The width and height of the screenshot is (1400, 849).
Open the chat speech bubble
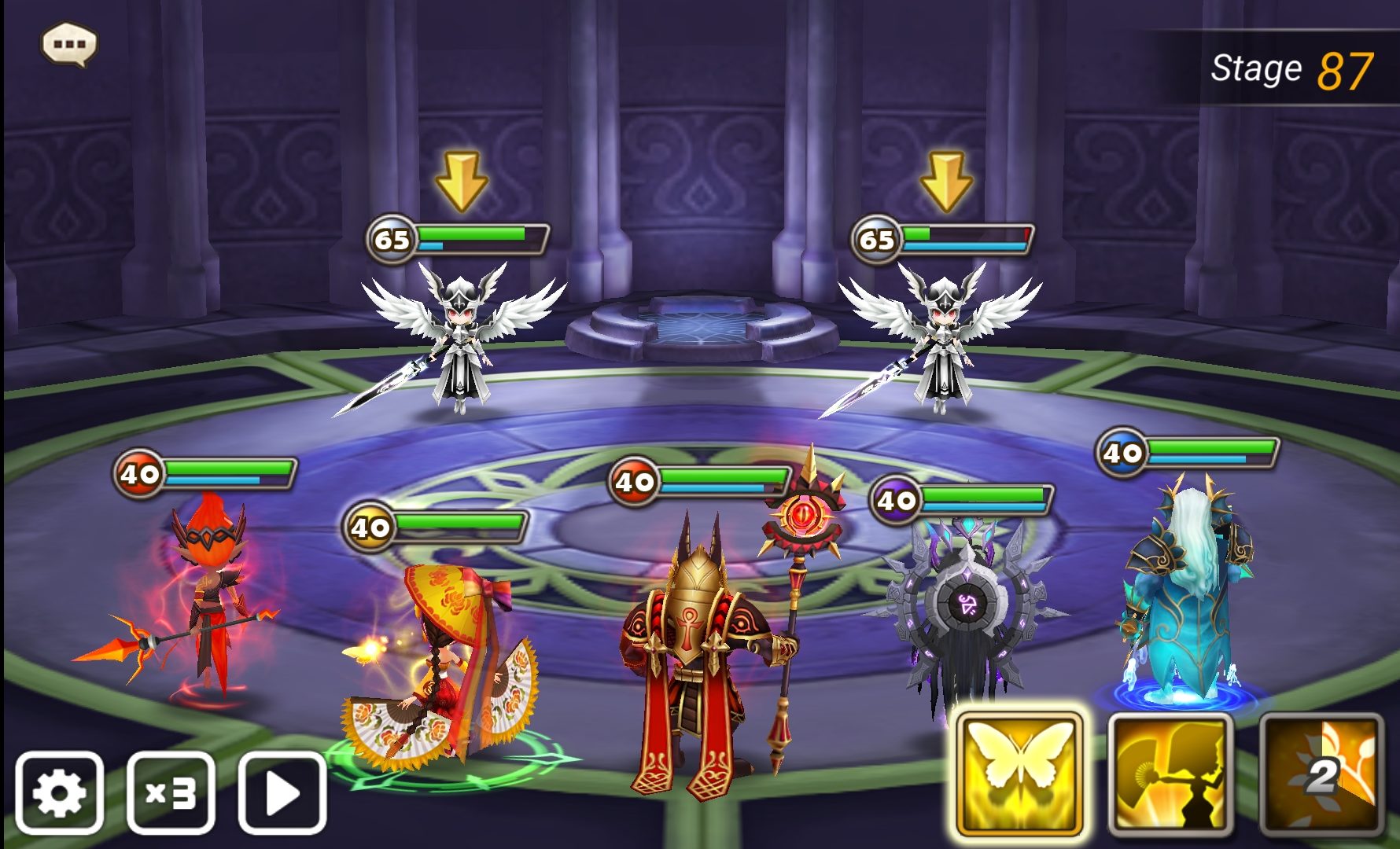point(69,44)
